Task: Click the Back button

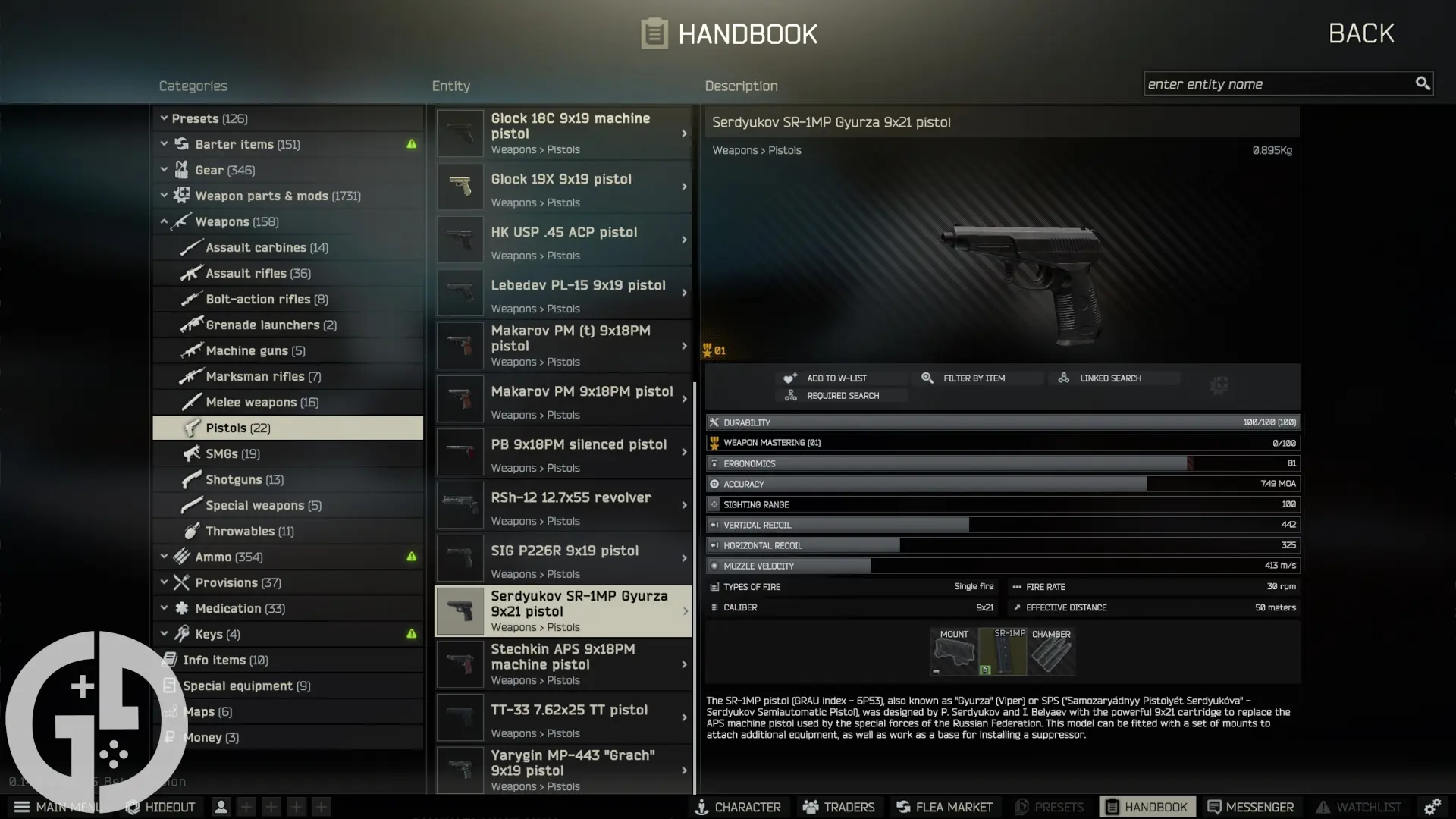Action: pos(1360,33)
